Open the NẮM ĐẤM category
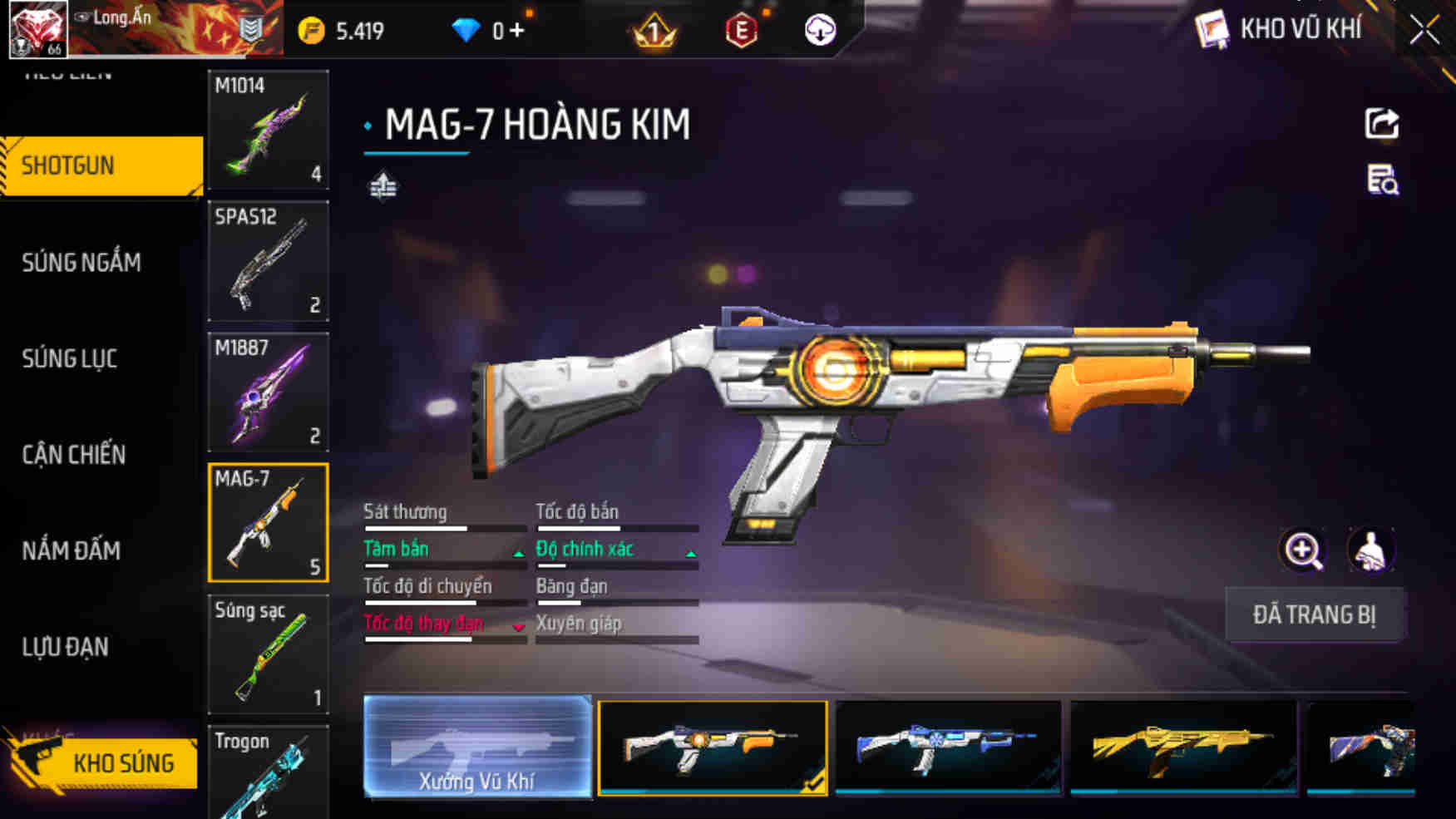Screen dimensions: 1456x819 72,550
